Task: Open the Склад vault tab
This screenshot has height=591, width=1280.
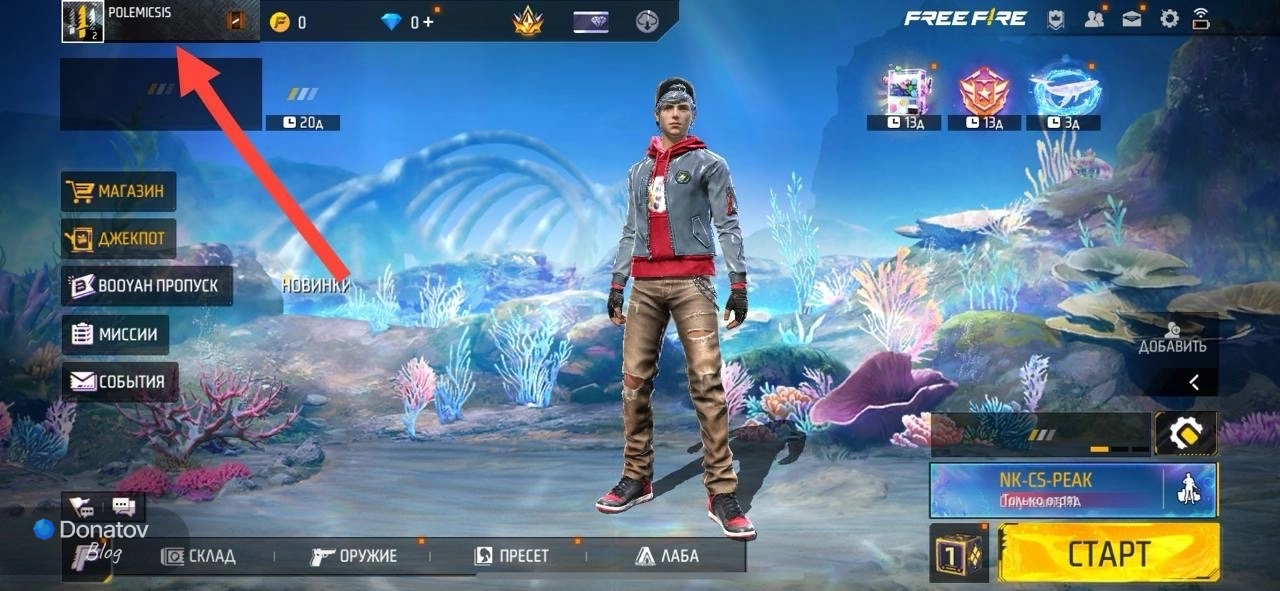Action: coord(199,556)
